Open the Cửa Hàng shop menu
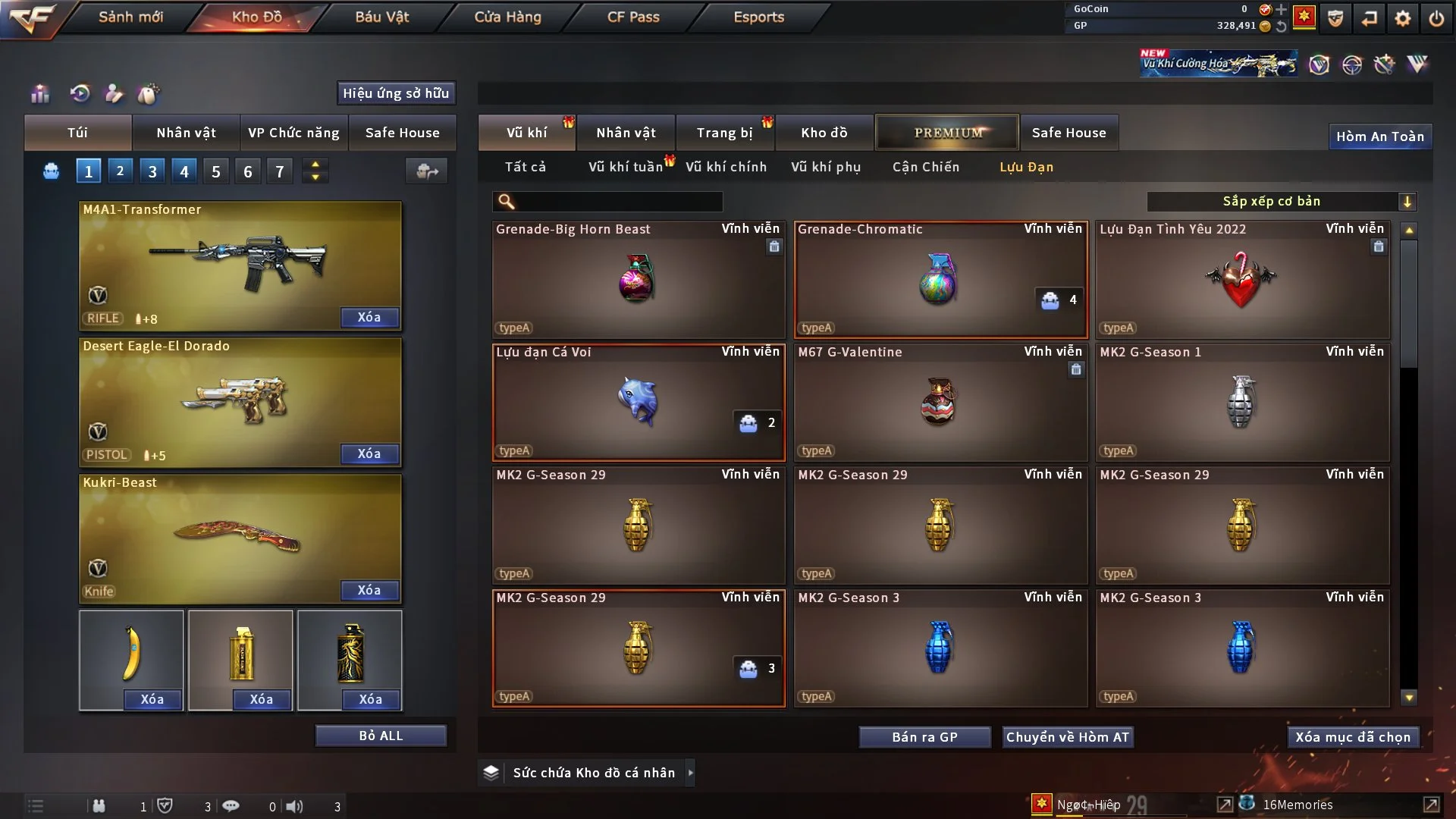 point(507,17)
